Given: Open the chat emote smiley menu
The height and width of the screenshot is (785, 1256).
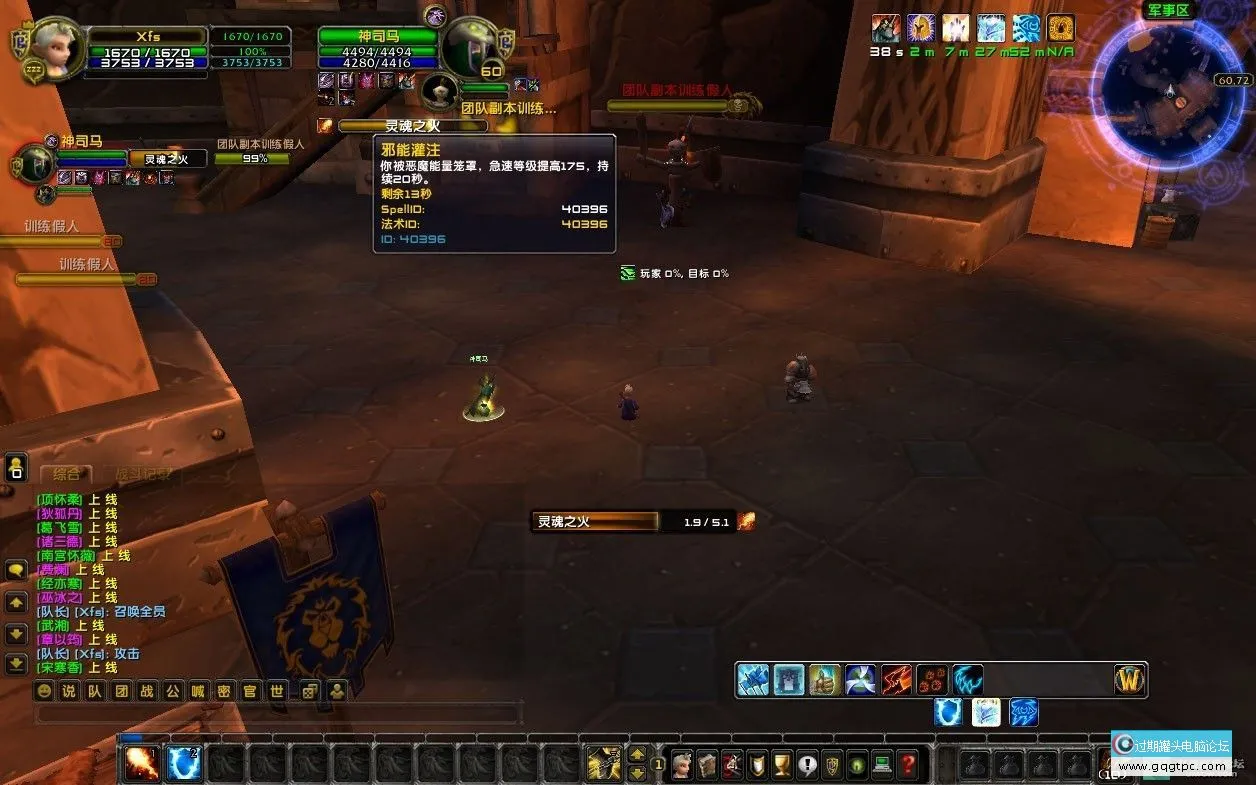Looking at the screenshot, I should 44,691.
